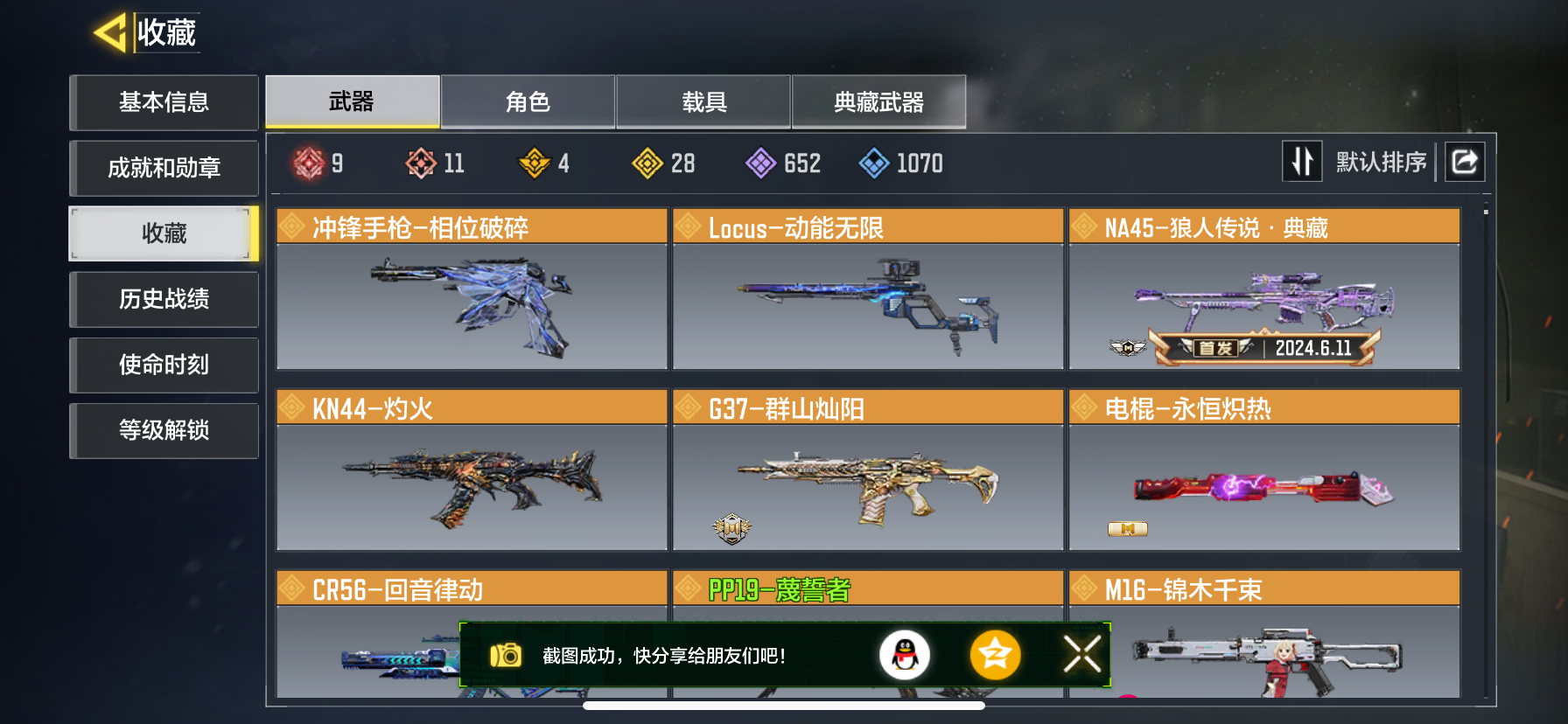Select the 历史战绩 menu entry

[164, 299]
